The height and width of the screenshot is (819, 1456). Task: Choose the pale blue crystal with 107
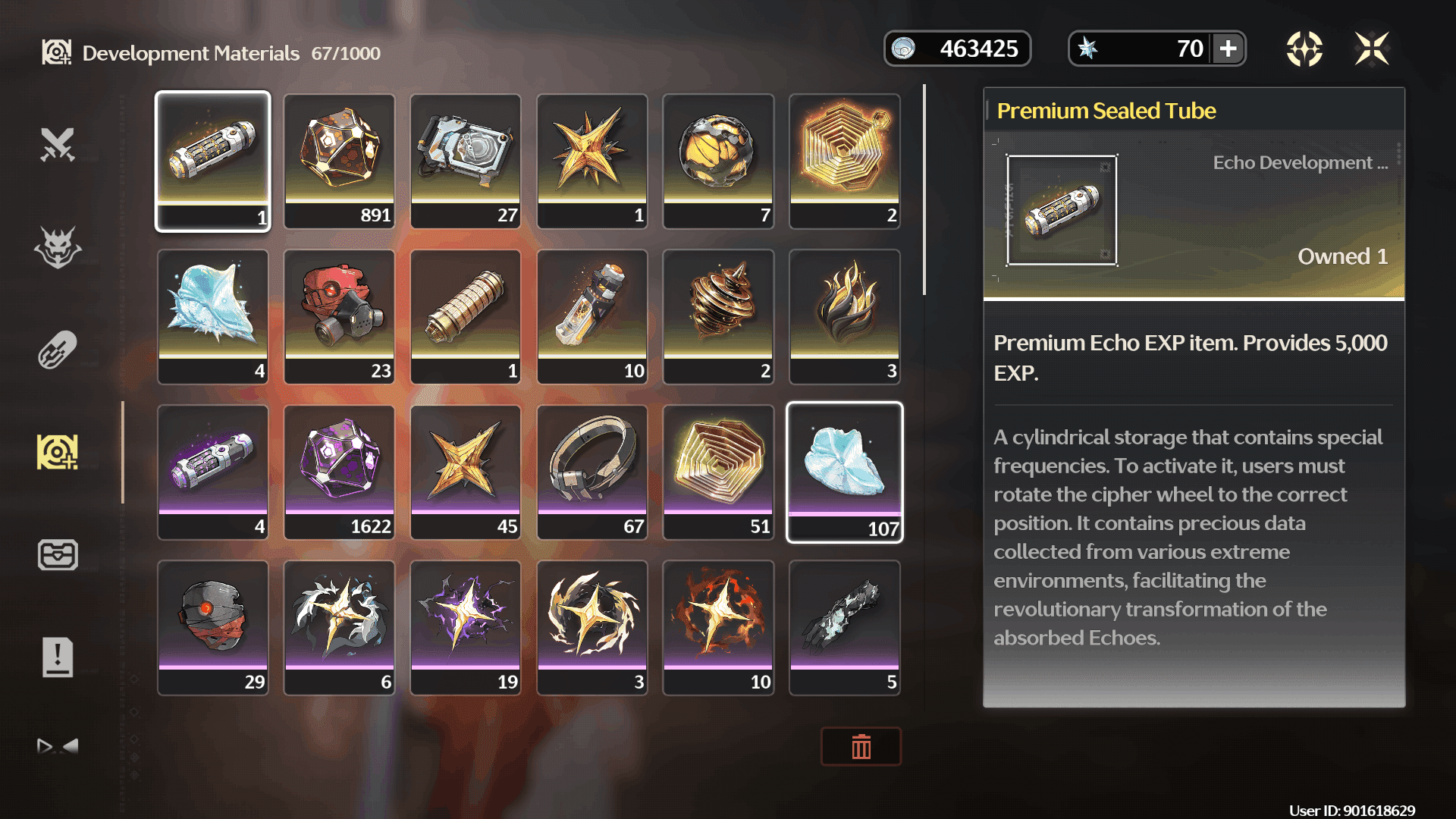[x=845, y=472]
